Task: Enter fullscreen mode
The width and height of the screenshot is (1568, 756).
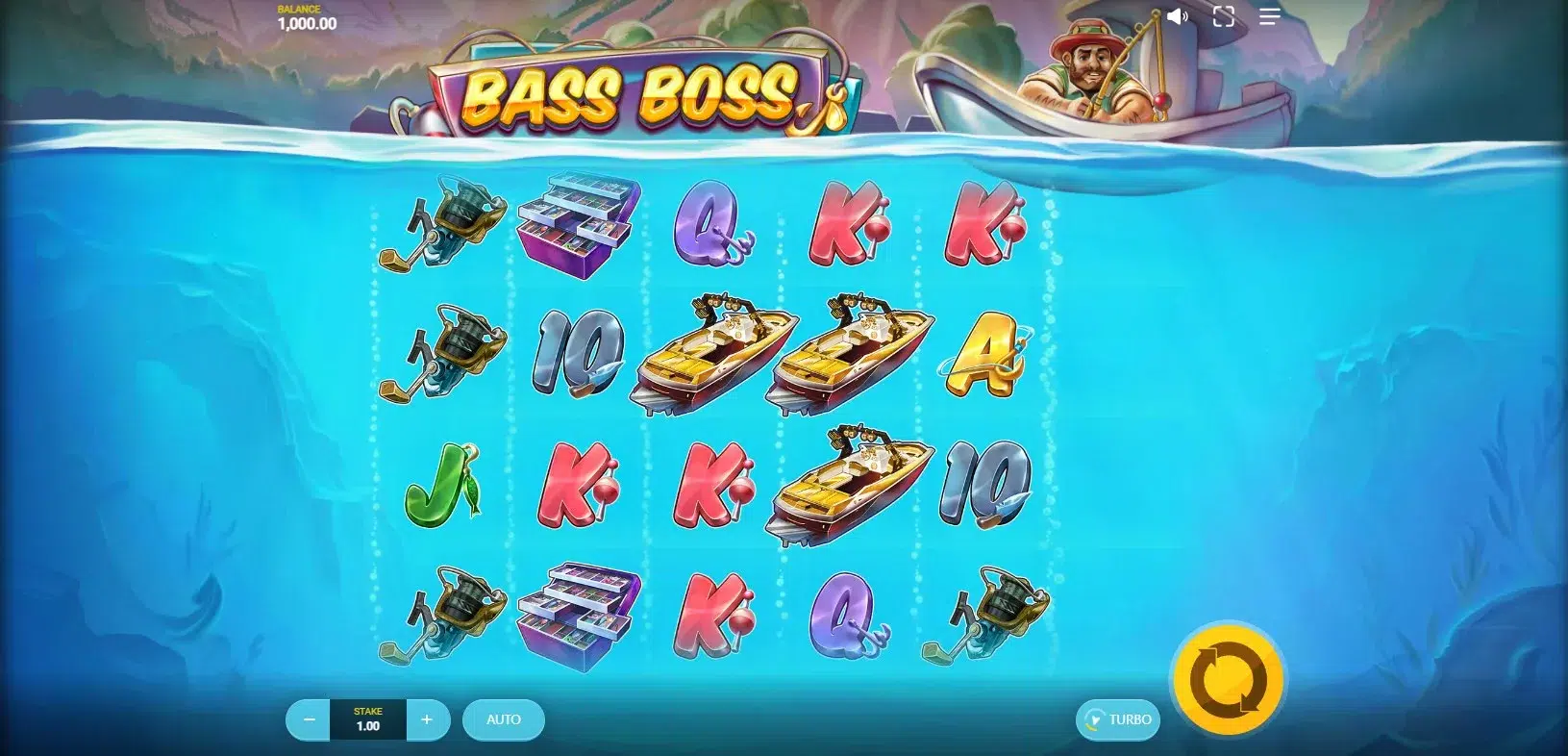Action: (x=1223, y=16)
